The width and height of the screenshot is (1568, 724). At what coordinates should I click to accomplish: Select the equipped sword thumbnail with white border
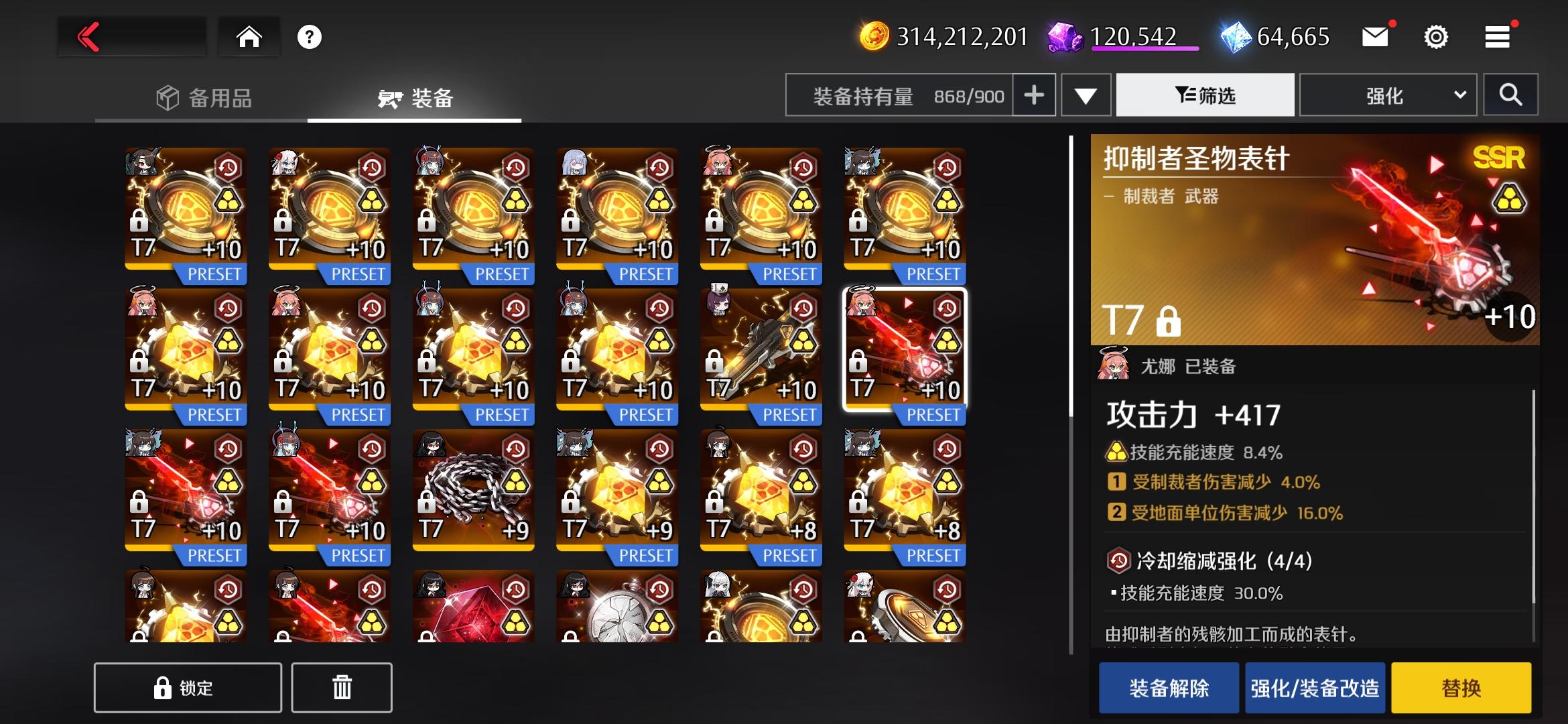point(903,352)
